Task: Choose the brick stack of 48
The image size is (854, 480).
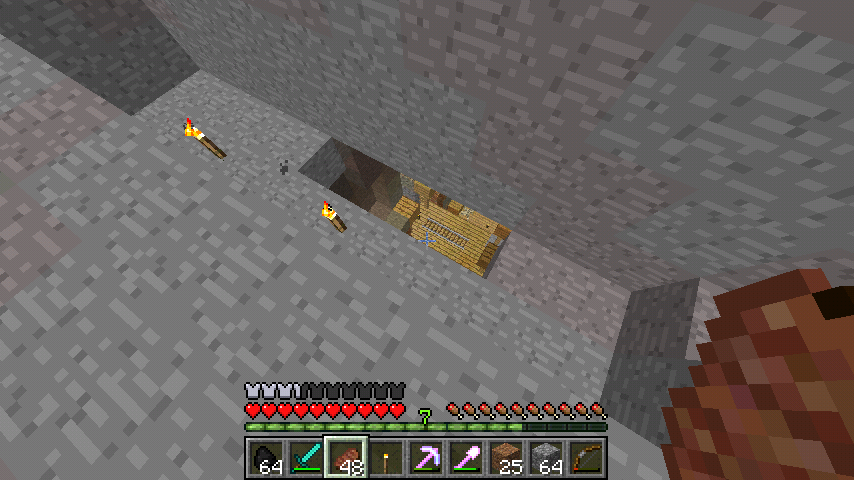Action: [x=346, y=458]
